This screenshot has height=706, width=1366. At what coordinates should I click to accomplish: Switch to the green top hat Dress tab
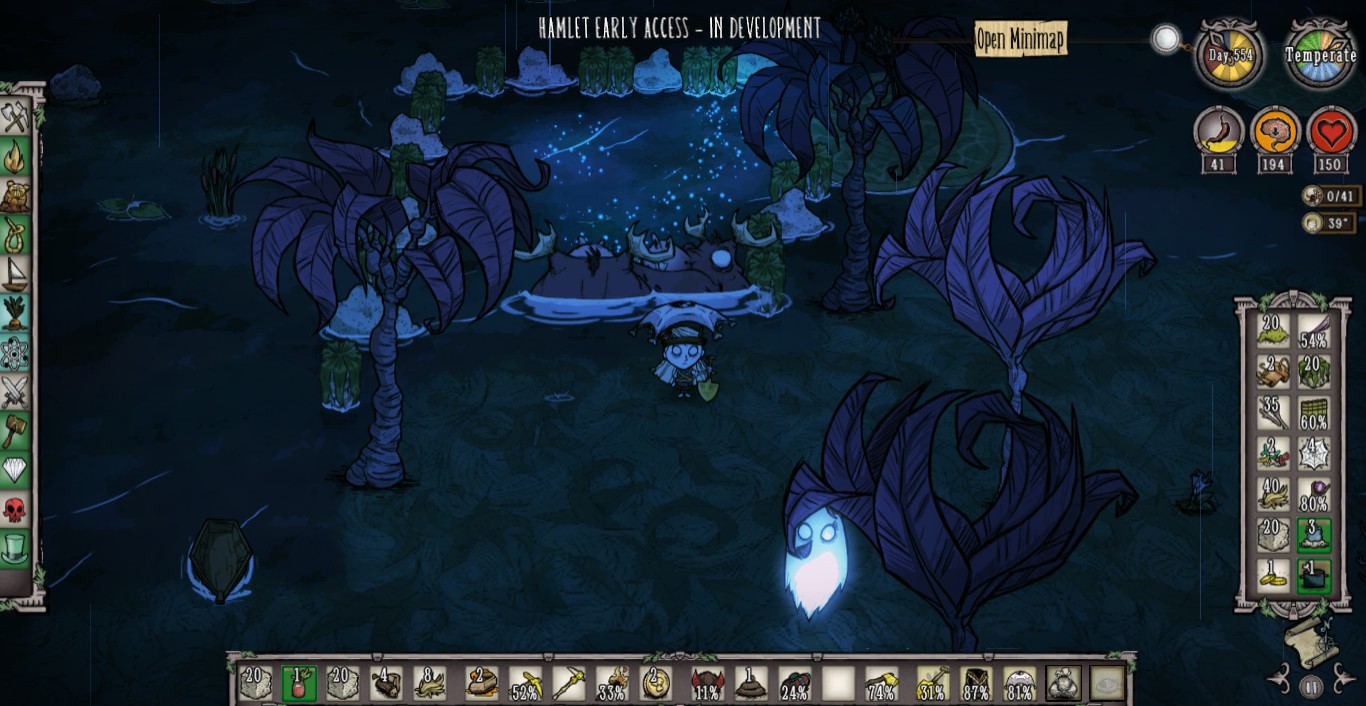(15, 549)
